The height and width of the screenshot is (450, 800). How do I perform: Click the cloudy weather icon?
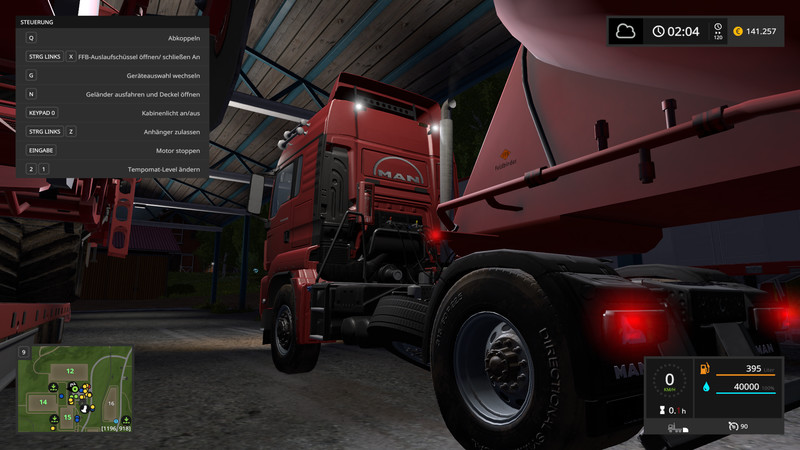click(626, 31)
